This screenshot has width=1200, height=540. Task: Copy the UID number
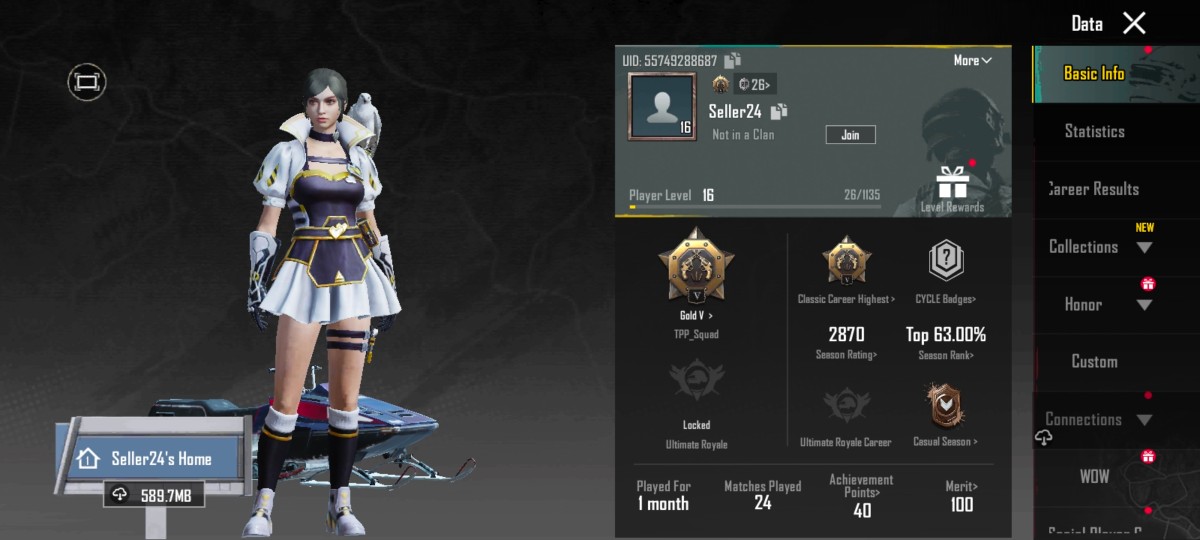(x=732, y=61)
